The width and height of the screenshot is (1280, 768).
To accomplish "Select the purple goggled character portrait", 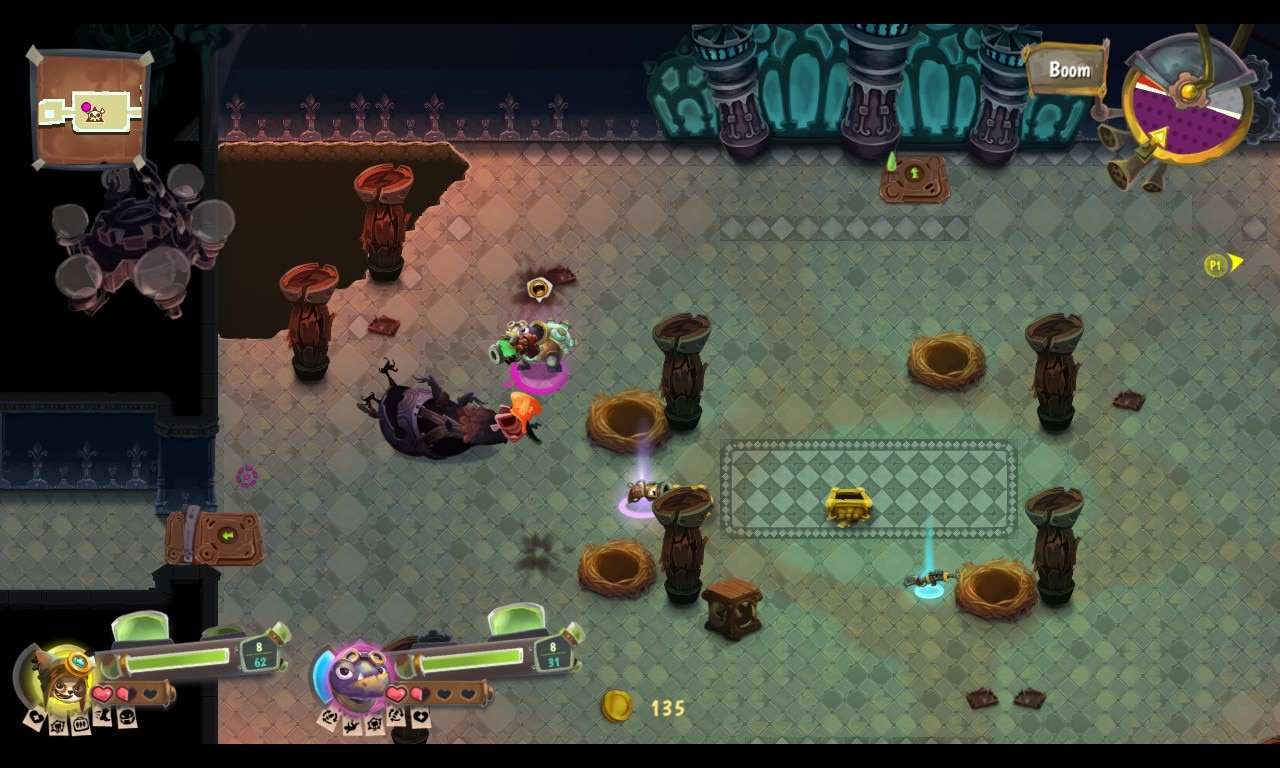I will coord(358,679).
